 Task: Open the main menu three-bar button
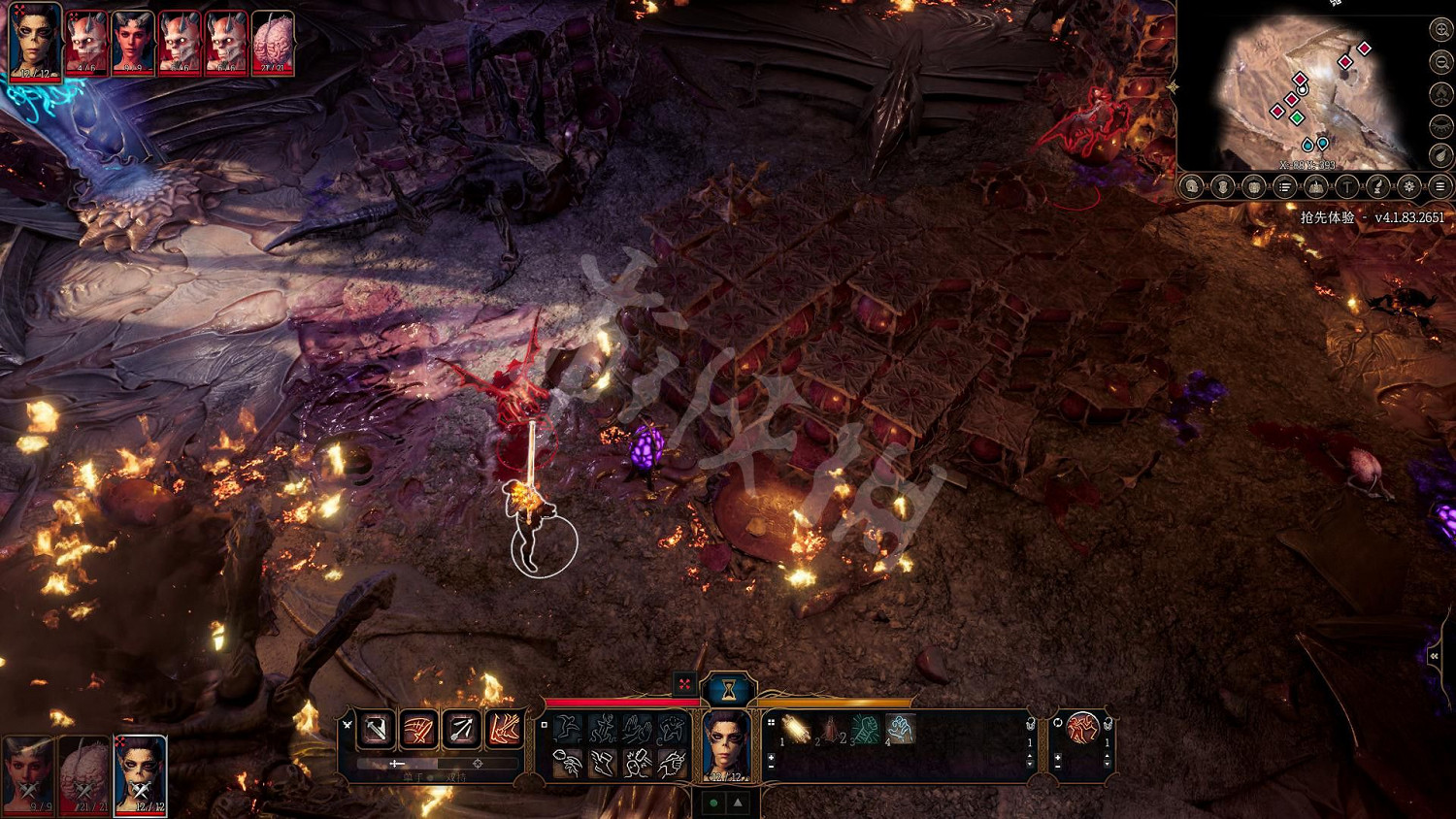click(1440, 187)
